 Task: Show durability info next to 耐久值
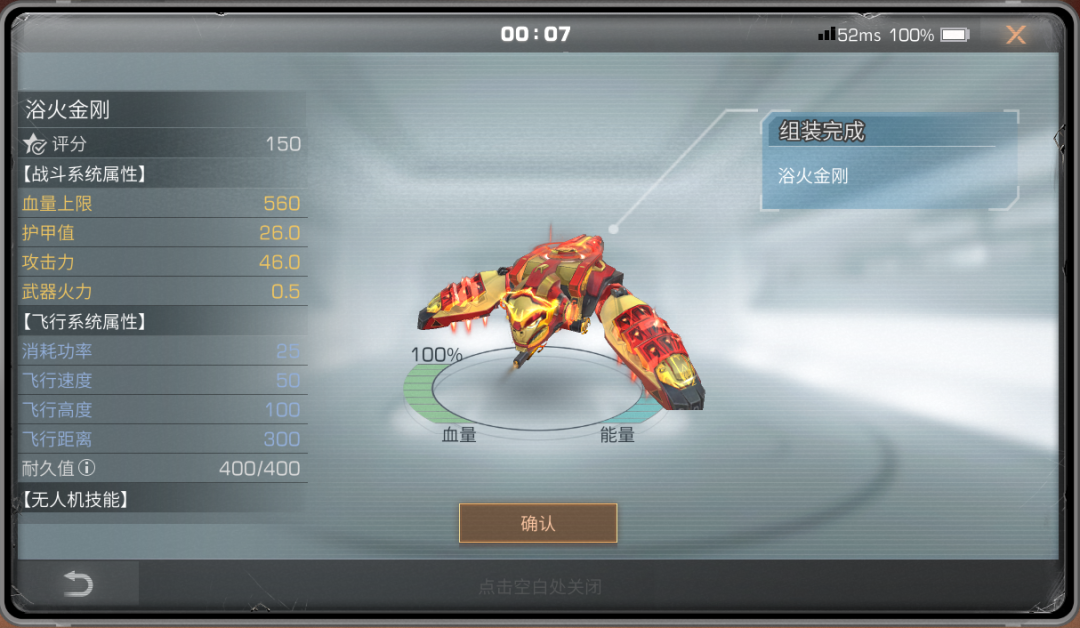tap(87, 468)
